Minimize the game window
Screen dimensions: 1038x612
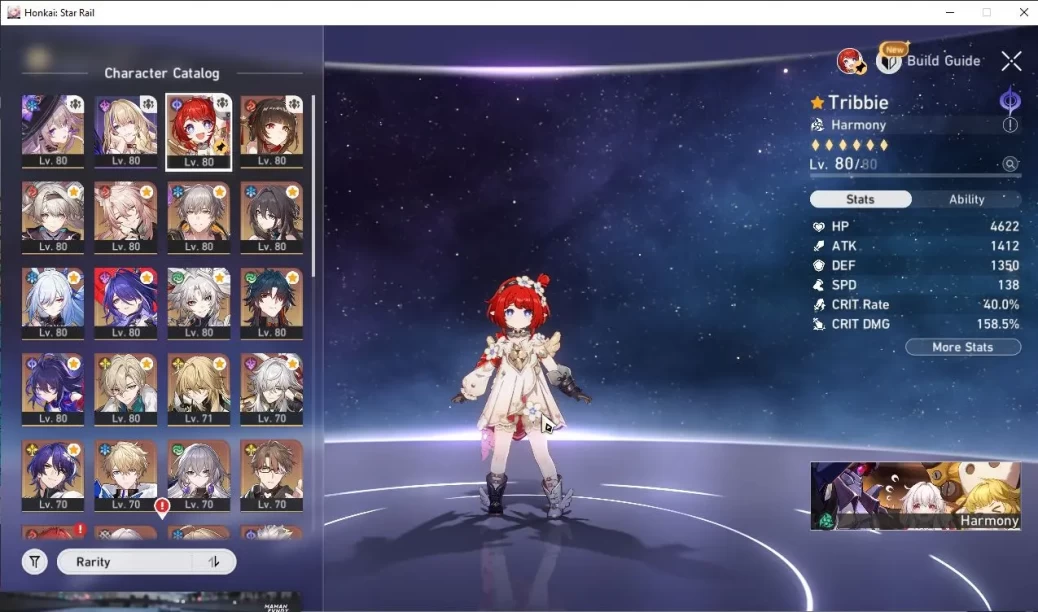click(x=950, y=12)
